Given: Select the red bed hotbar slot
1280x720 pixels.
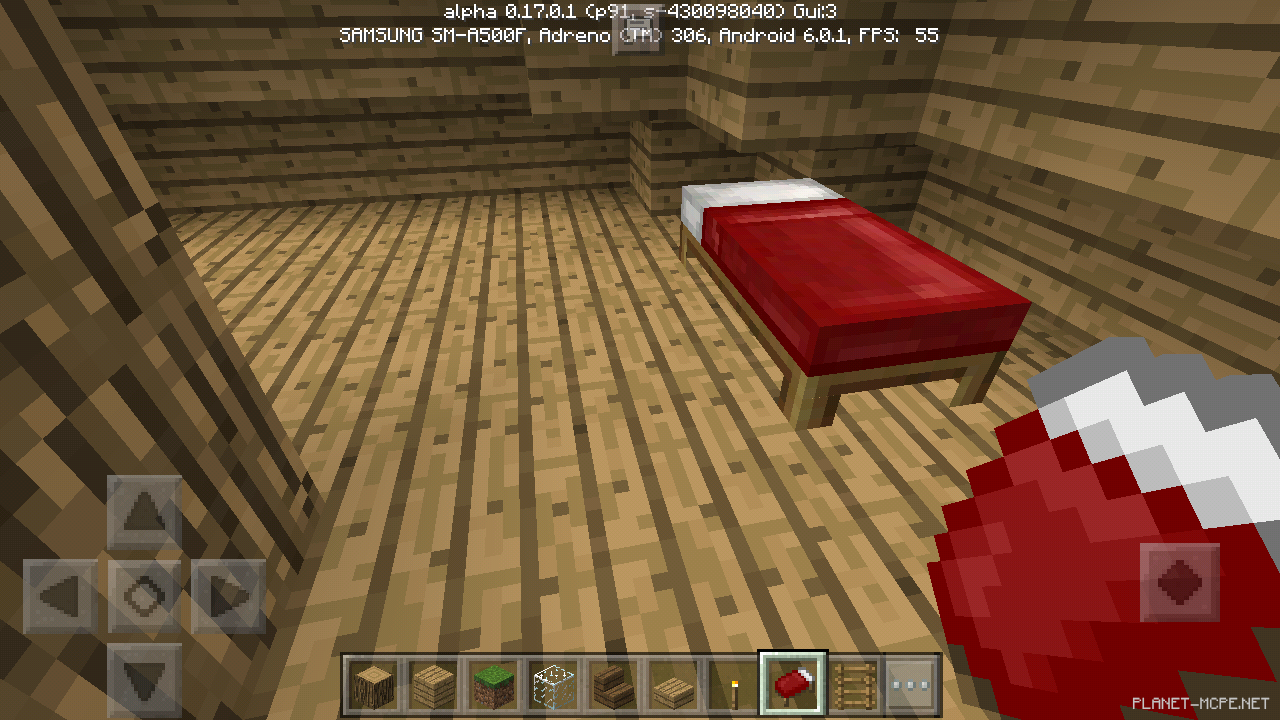Looking at the screenshot, I should tap(792, 683).
